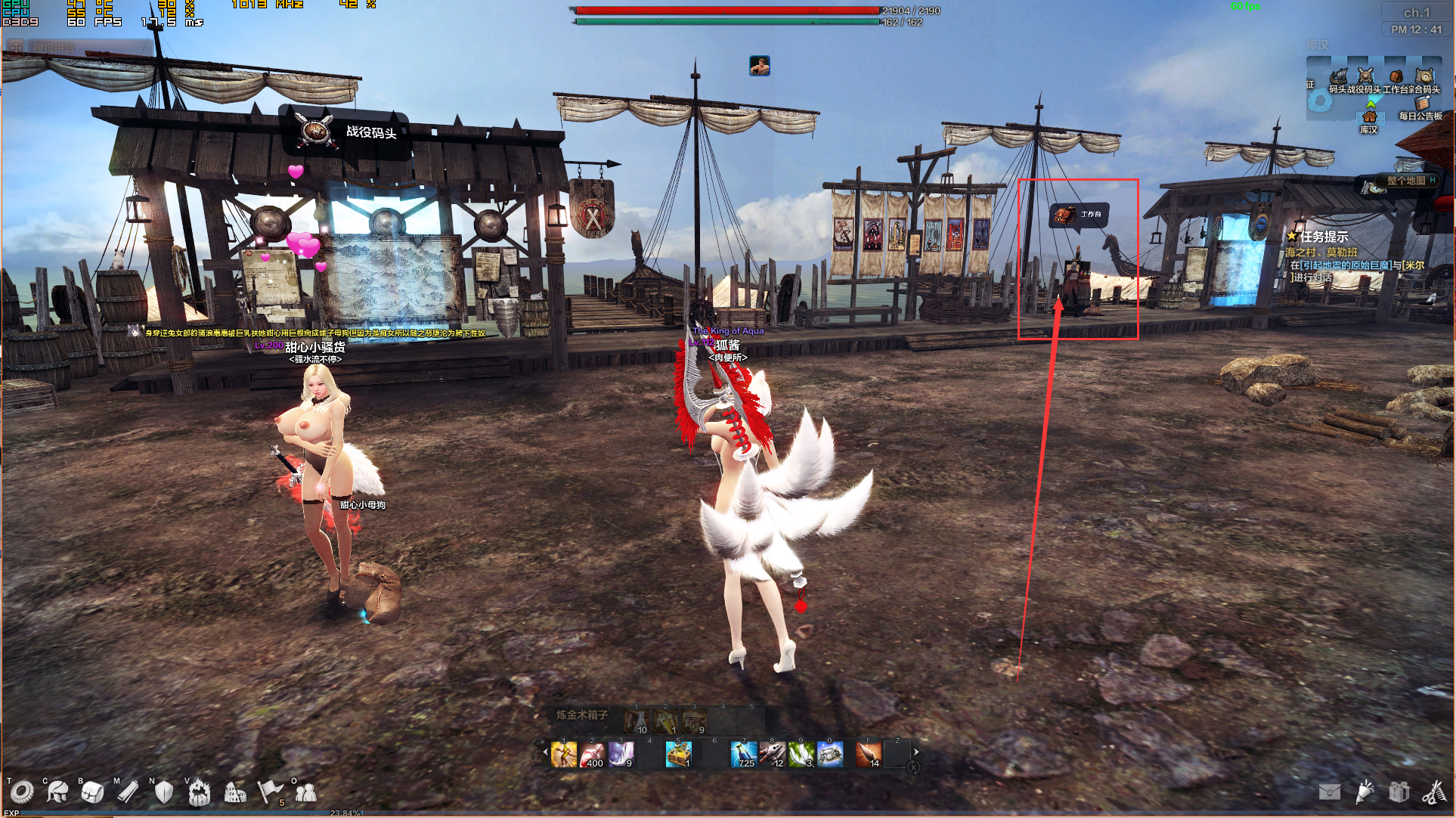Viewport: 1456px width, 818px height.
Task: Select the 每日公告板 marker on minimap
Action: point(1422,104)
